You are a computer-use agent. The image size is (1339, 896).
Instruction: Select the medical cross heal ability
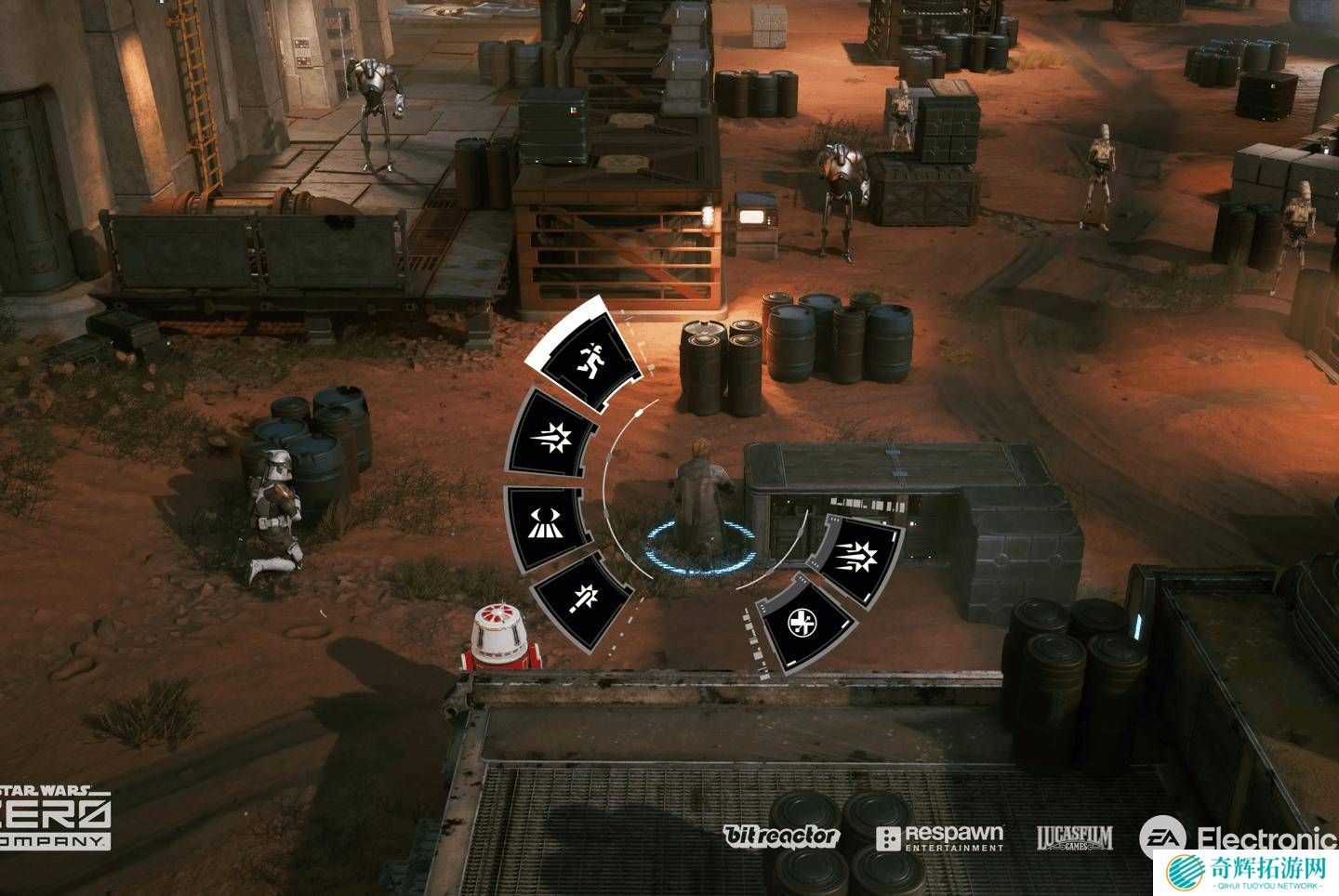point(803,621)
